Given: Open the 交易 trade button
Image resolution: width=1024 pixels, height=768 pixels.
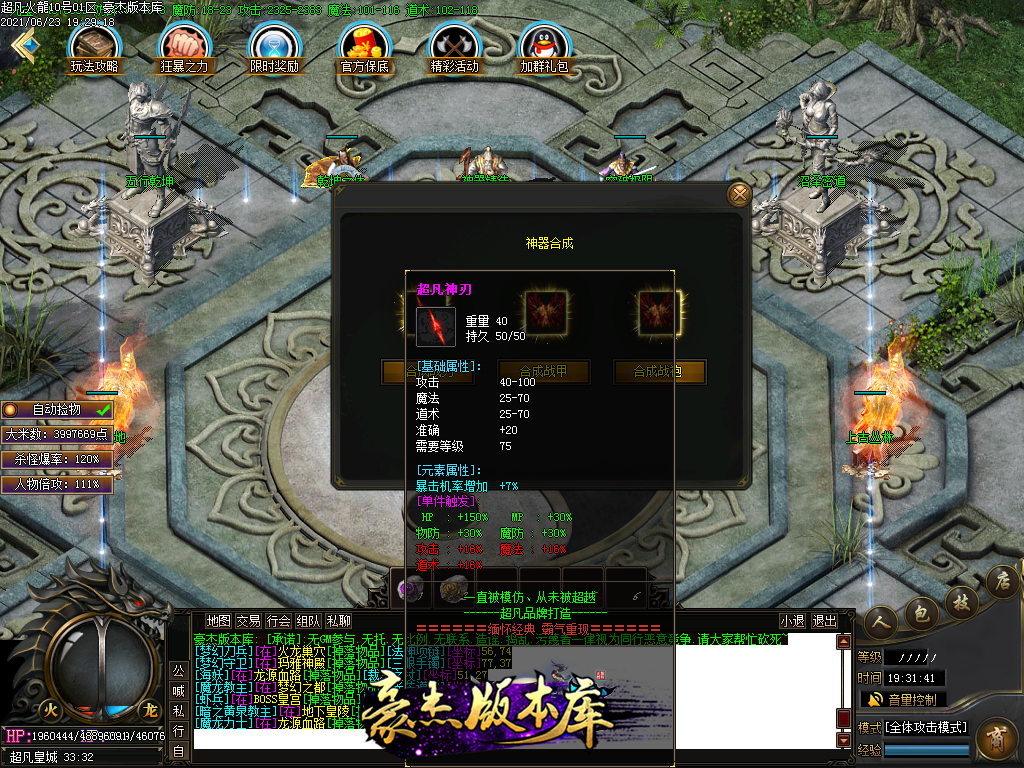Looking at the screenshot, I should click(248, 621).
